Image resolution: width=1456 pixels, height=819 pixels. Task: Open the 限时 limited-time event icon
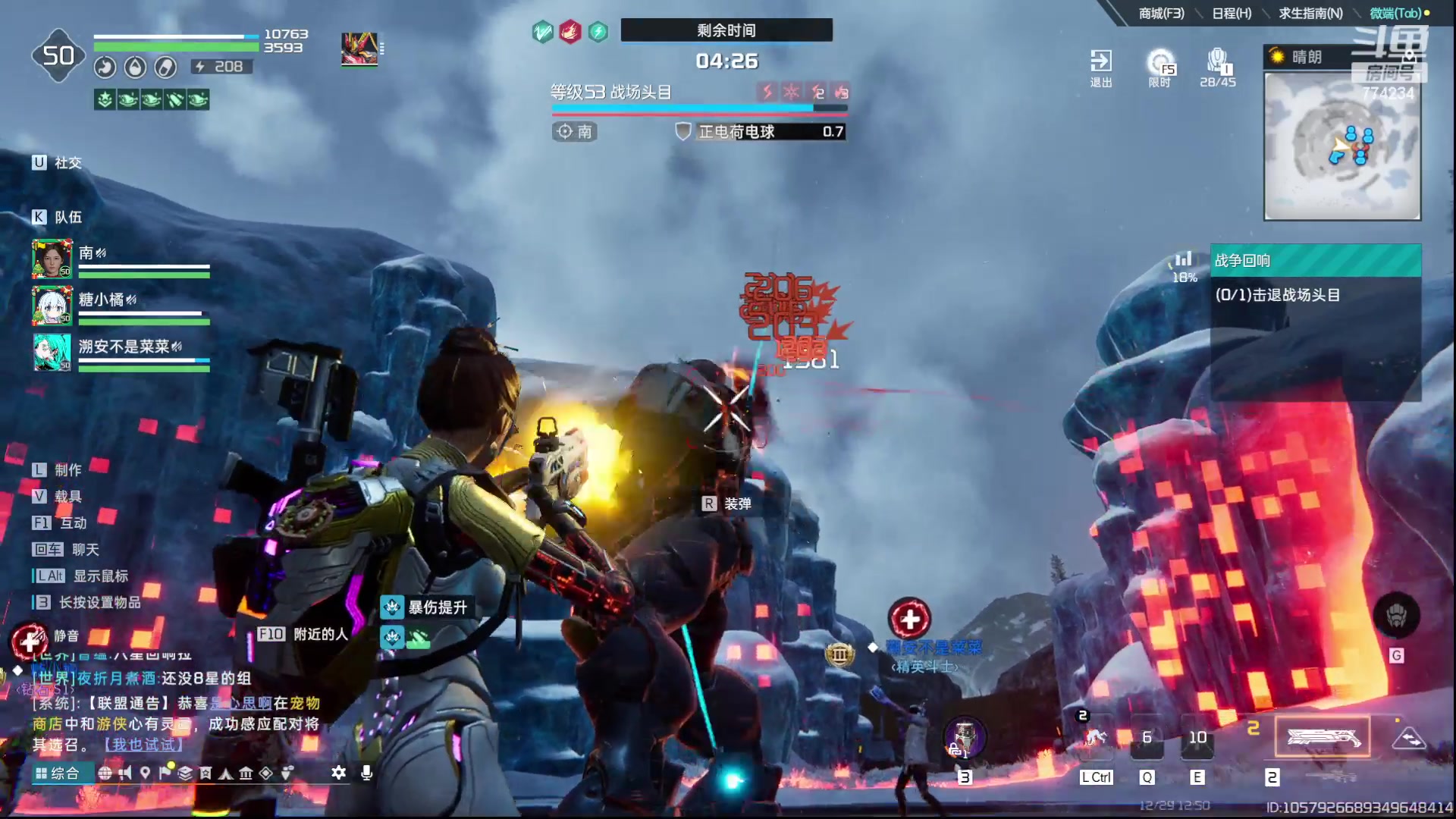click(1160, 67)
